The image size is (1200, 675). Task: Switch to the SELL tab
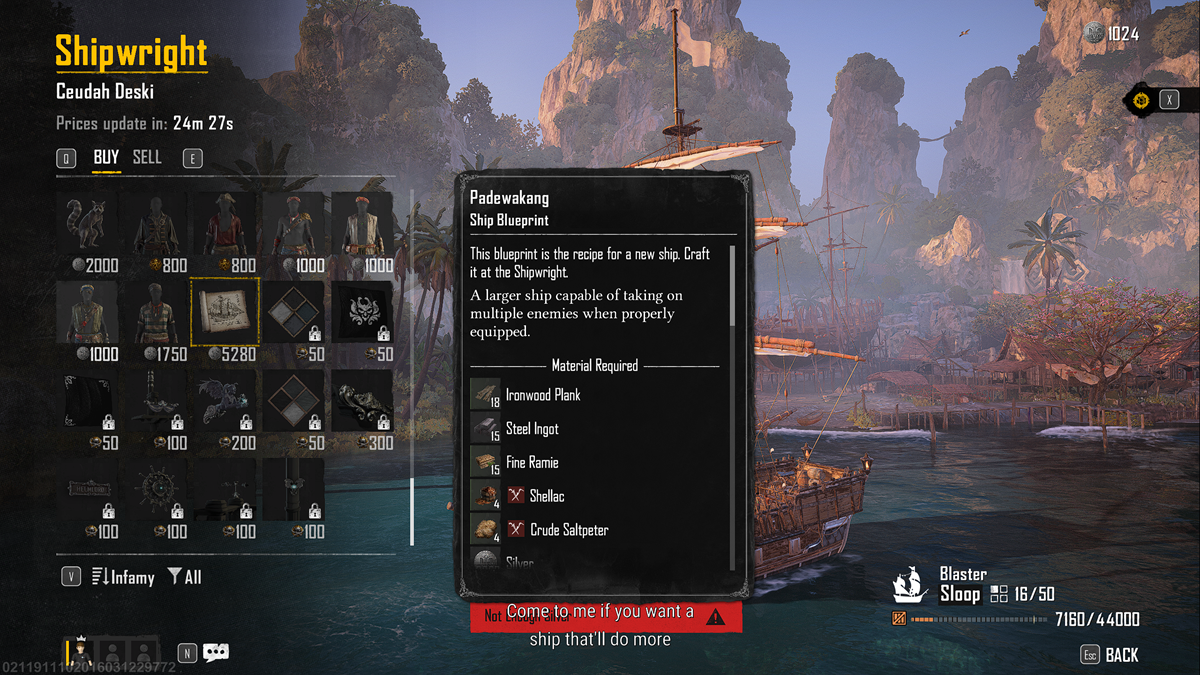(x=147, y=158)
